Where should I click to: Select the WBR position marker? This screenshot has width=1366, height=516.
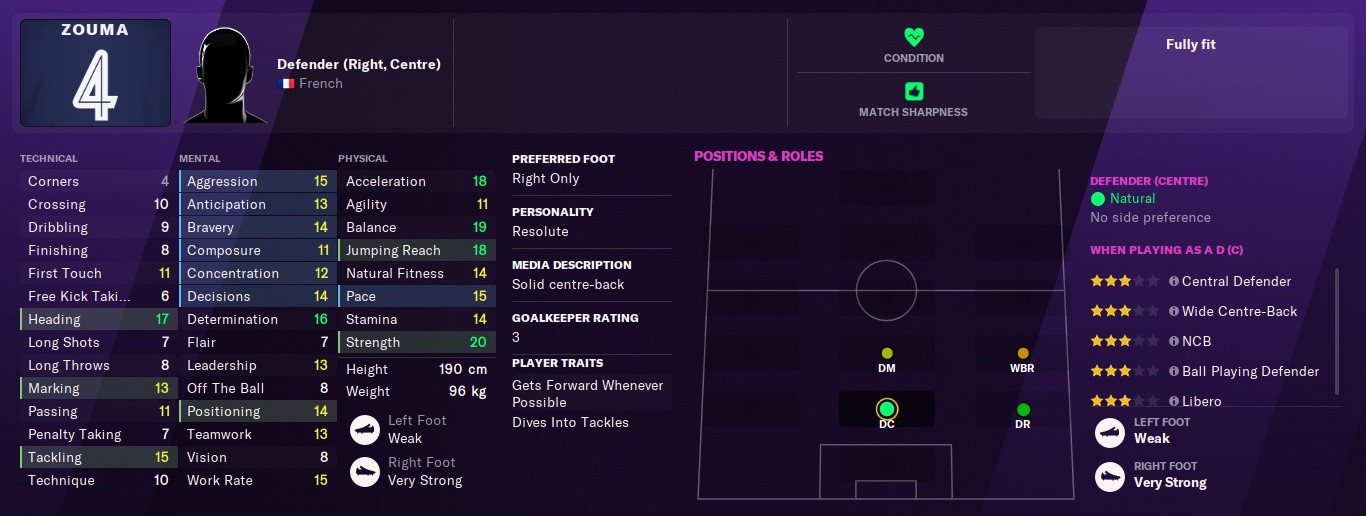1022,354
